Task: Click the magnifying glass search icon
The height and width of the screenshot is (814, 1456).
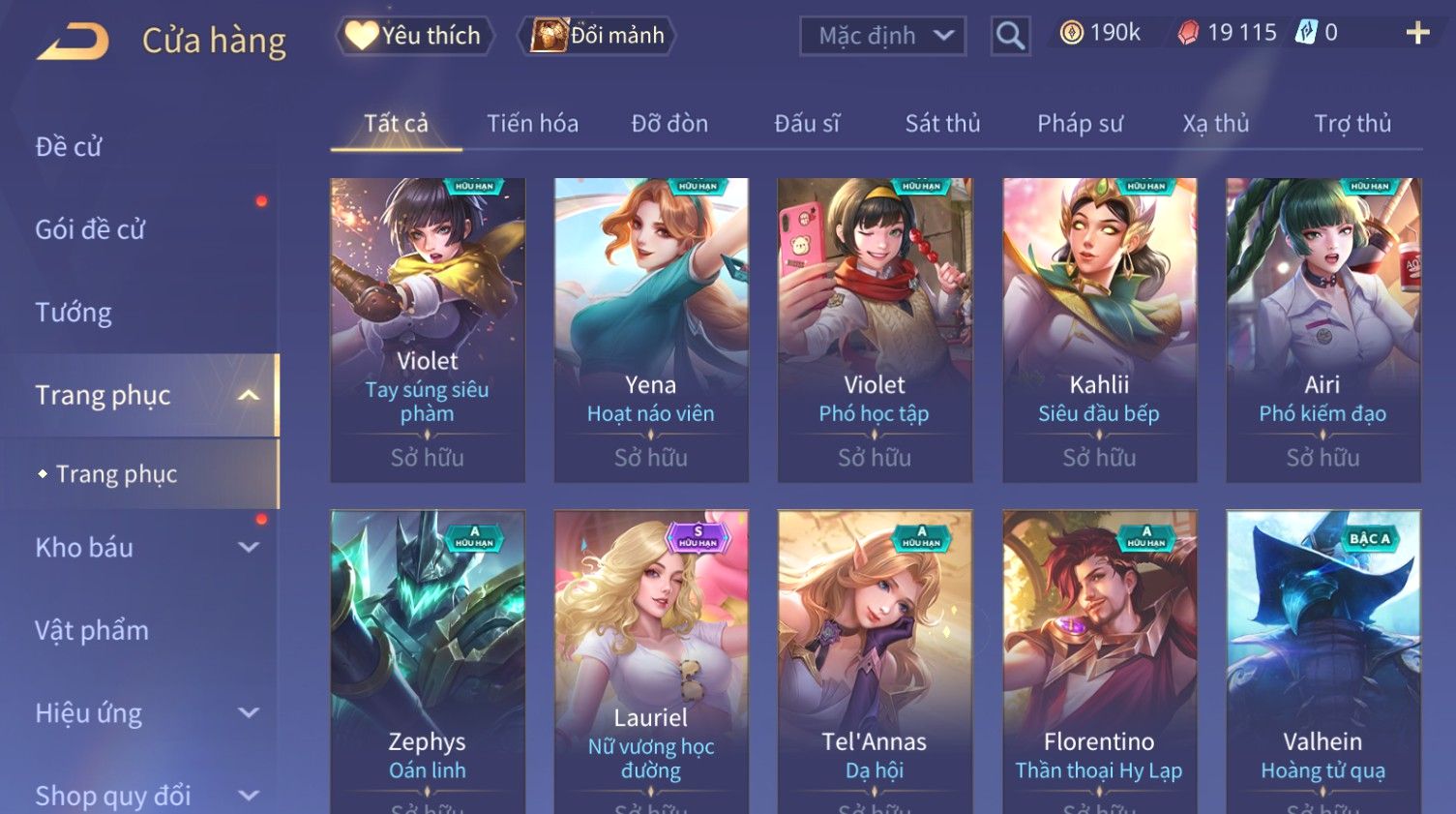Action: (x=1010, y=37)
